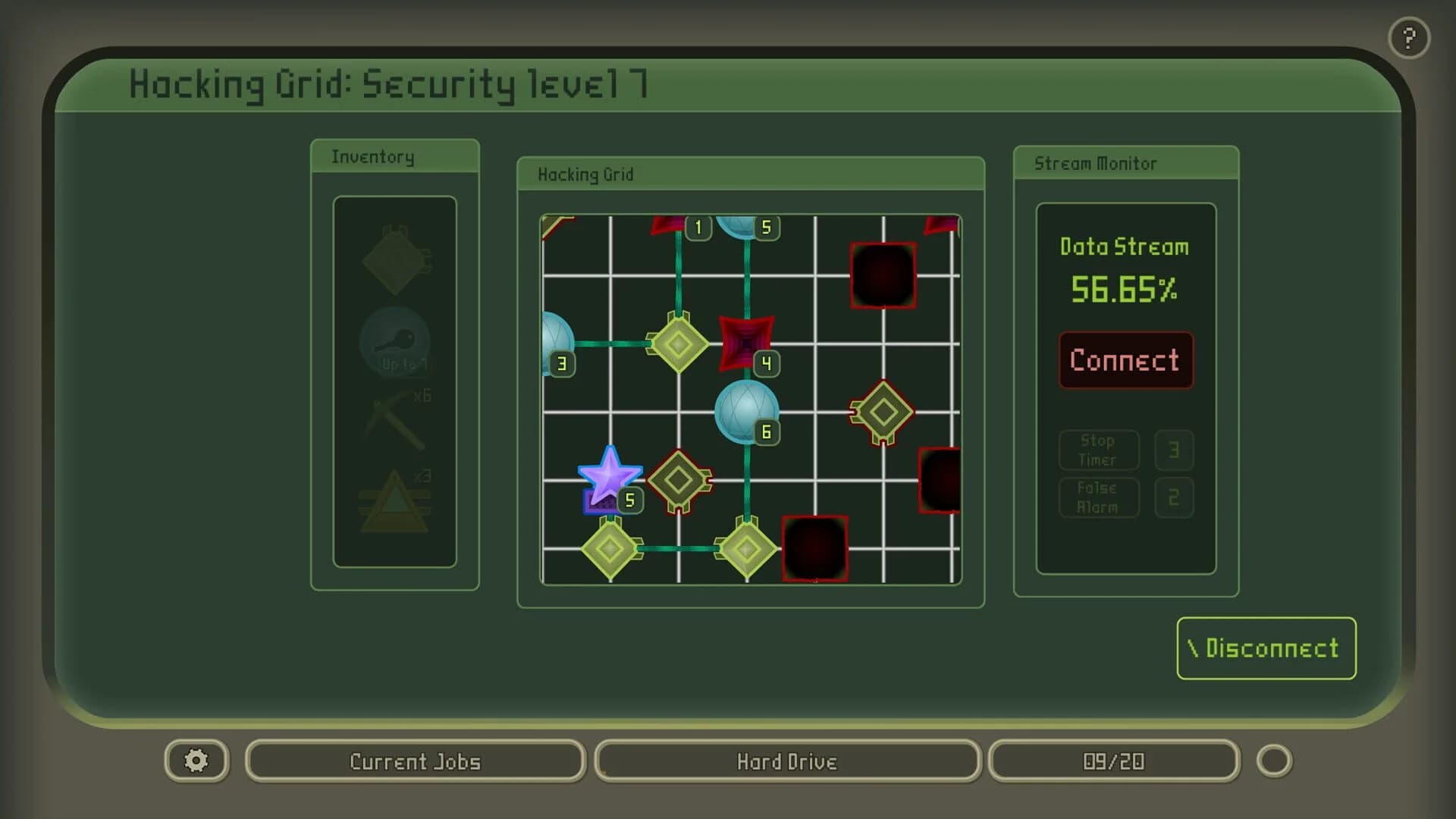The height and width of the screenshot is (819, 1456).
Task: Select the key item in the Inventory
Action: pos(394,344)
